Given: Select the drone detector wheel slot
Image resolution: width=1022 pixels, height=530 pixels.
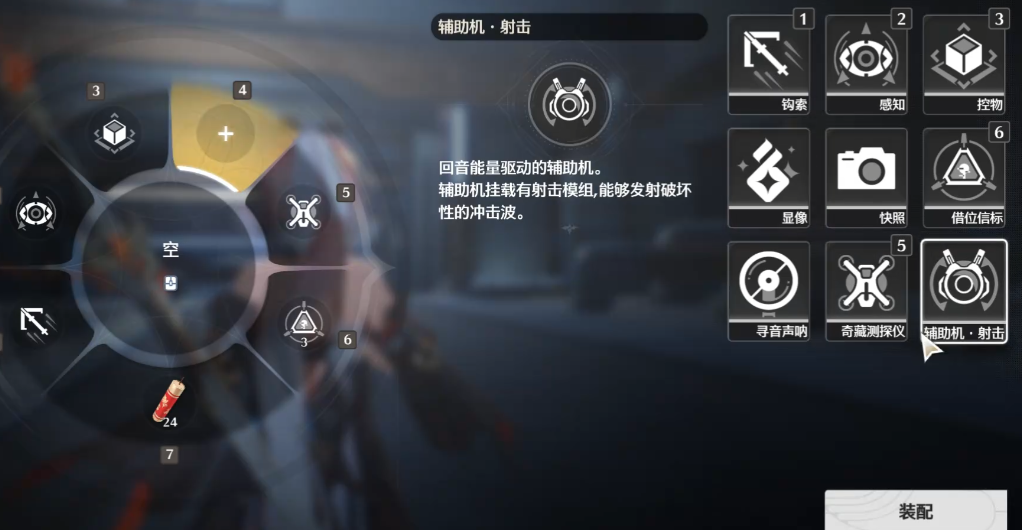Looking at the screenshot, I should point(302,211).
